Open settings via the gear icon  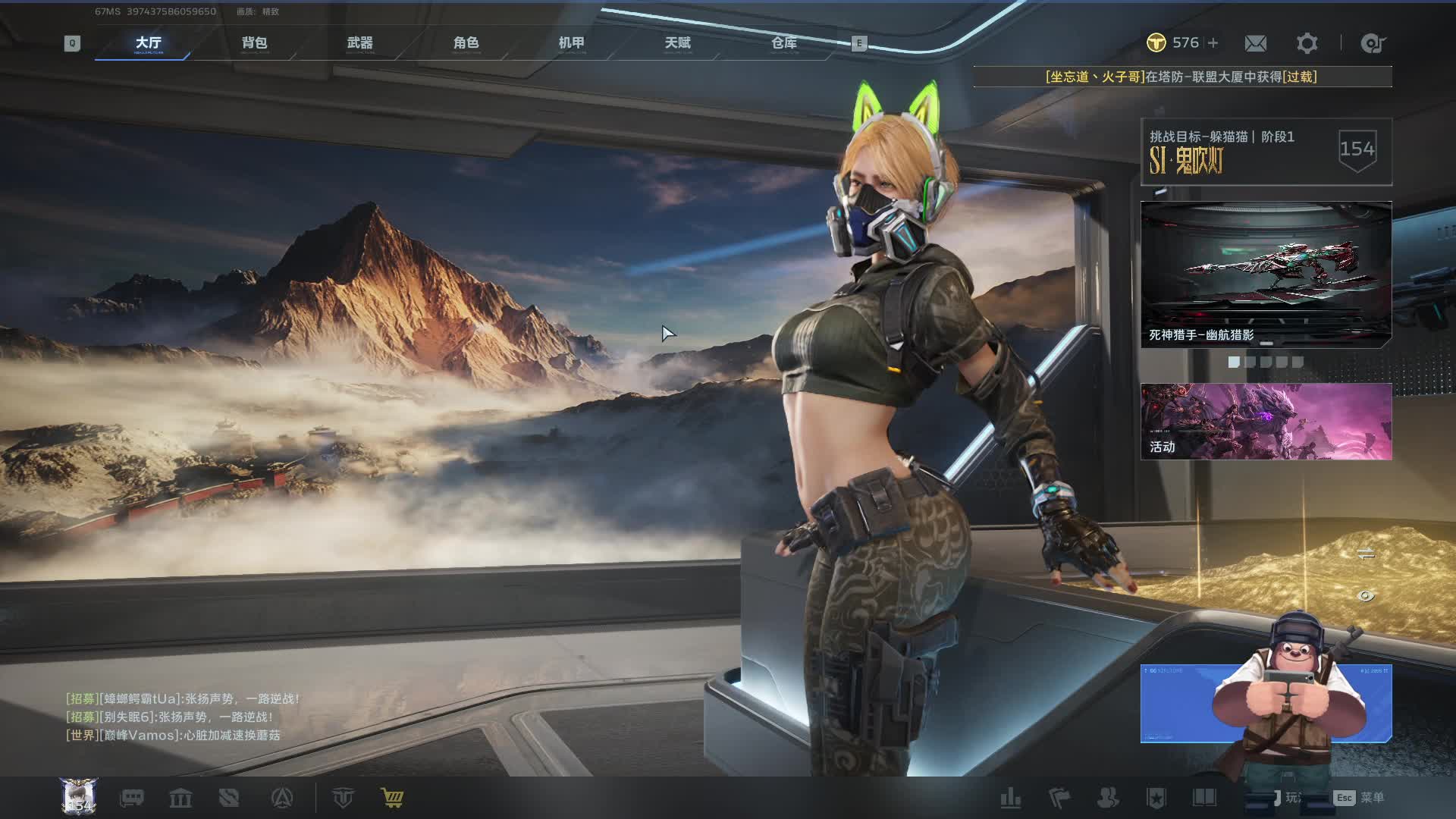pyautogui.click(x=1307, y=43)
